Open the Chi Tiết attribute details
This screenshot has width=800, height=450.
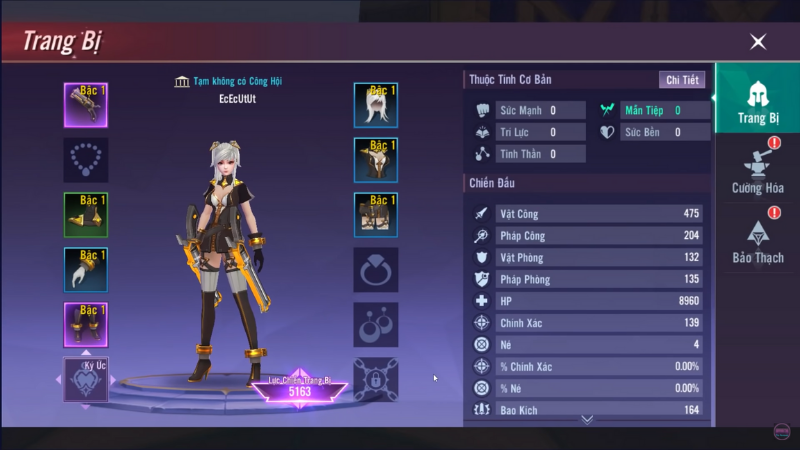pyautogui.click(x=682, y=80)
